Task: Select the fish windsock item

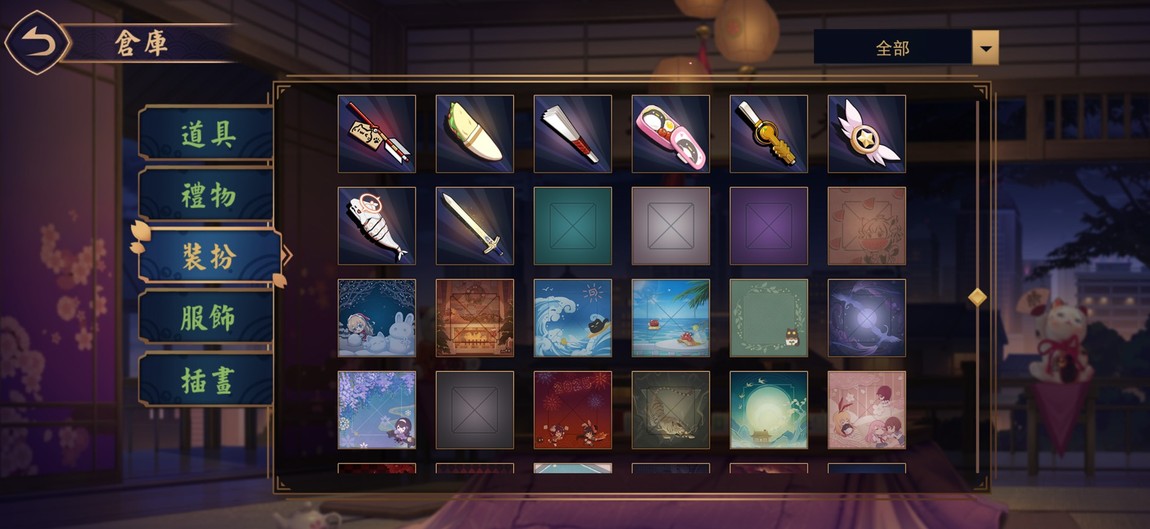Action: pyautogui.click(x=377, y=226)
